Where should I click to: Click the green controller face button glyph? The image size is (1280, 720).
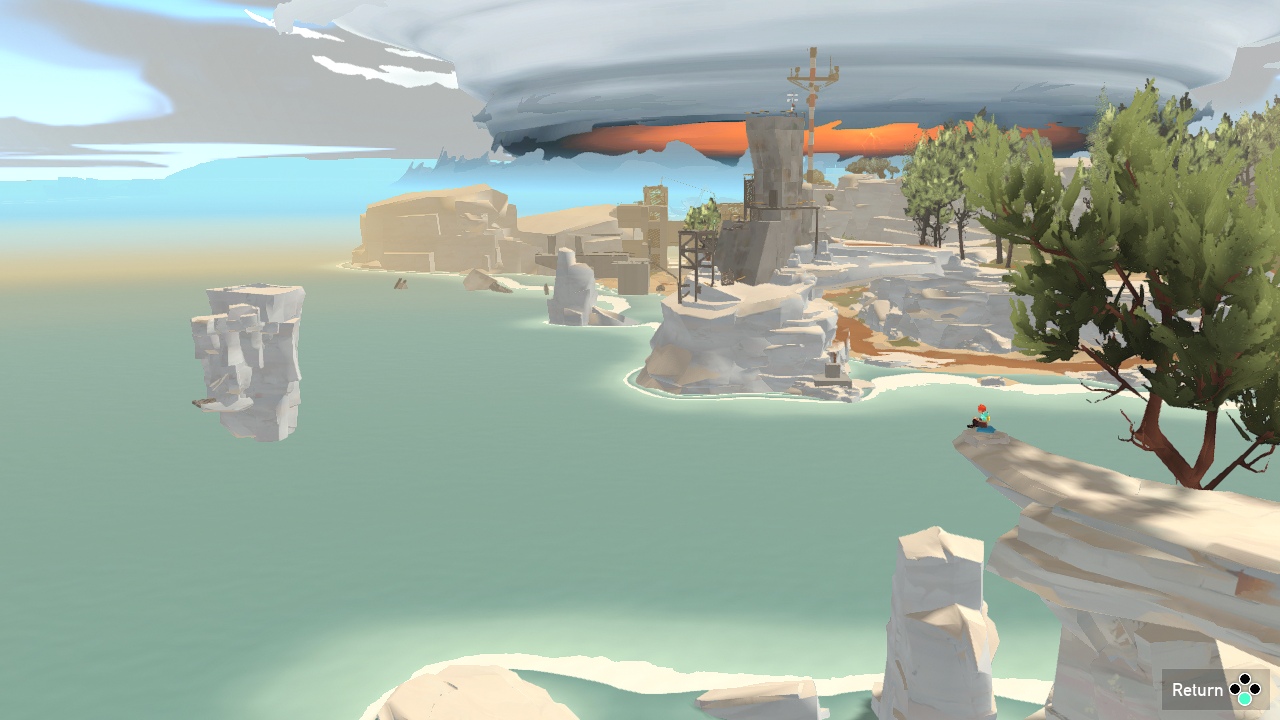point(1245,699)
